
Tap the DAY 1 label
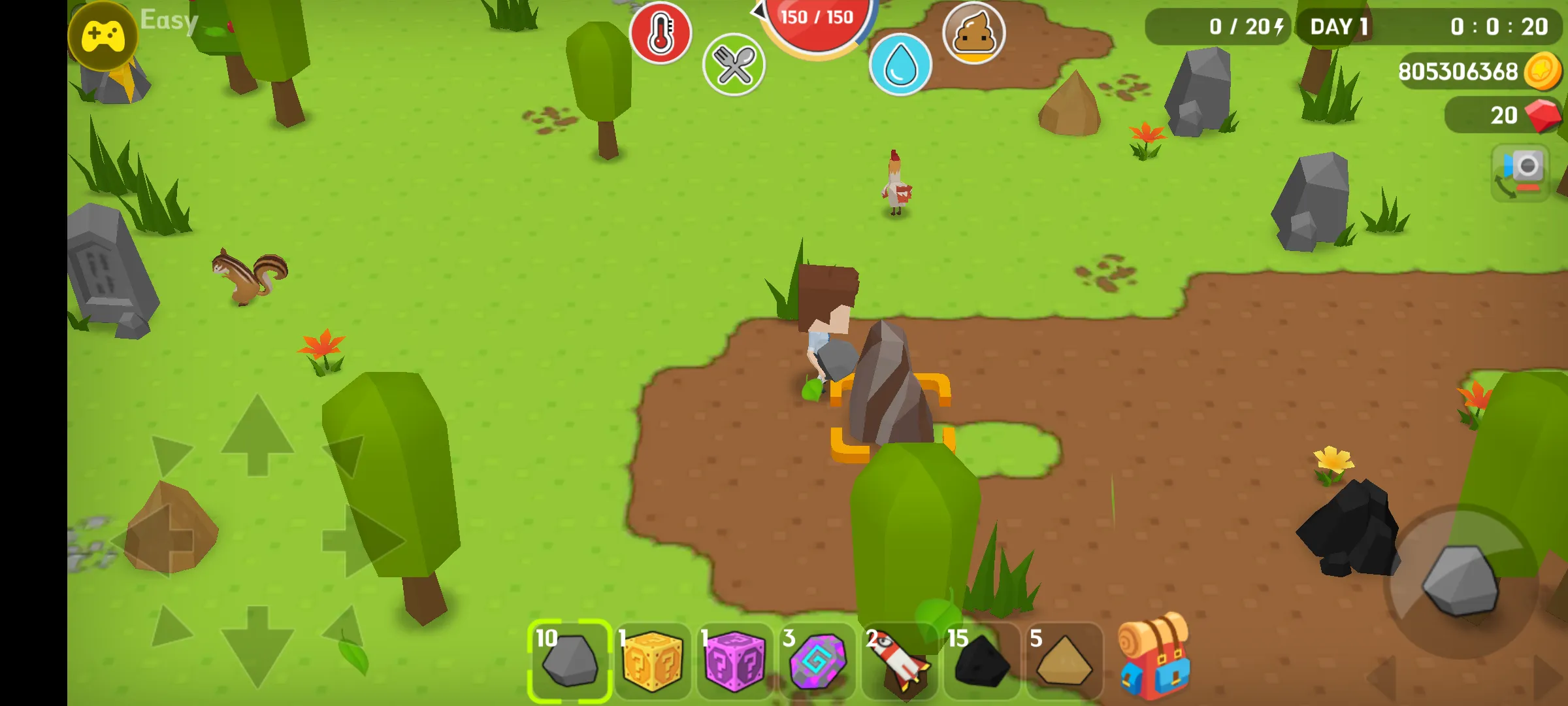pyautogui.click(x=1337, y=27)
